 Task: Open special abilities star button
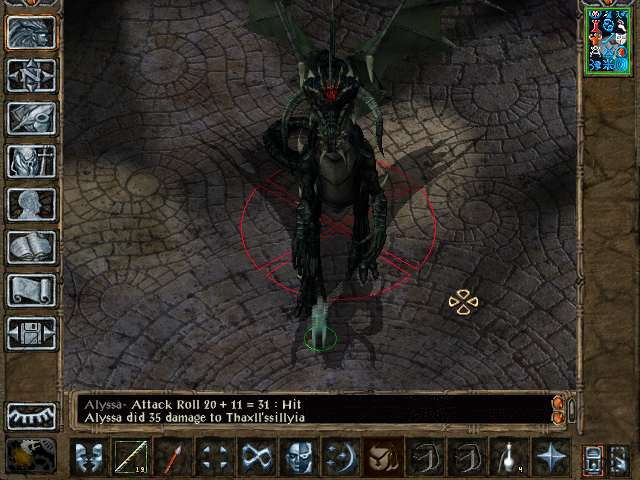click(550, 458)
